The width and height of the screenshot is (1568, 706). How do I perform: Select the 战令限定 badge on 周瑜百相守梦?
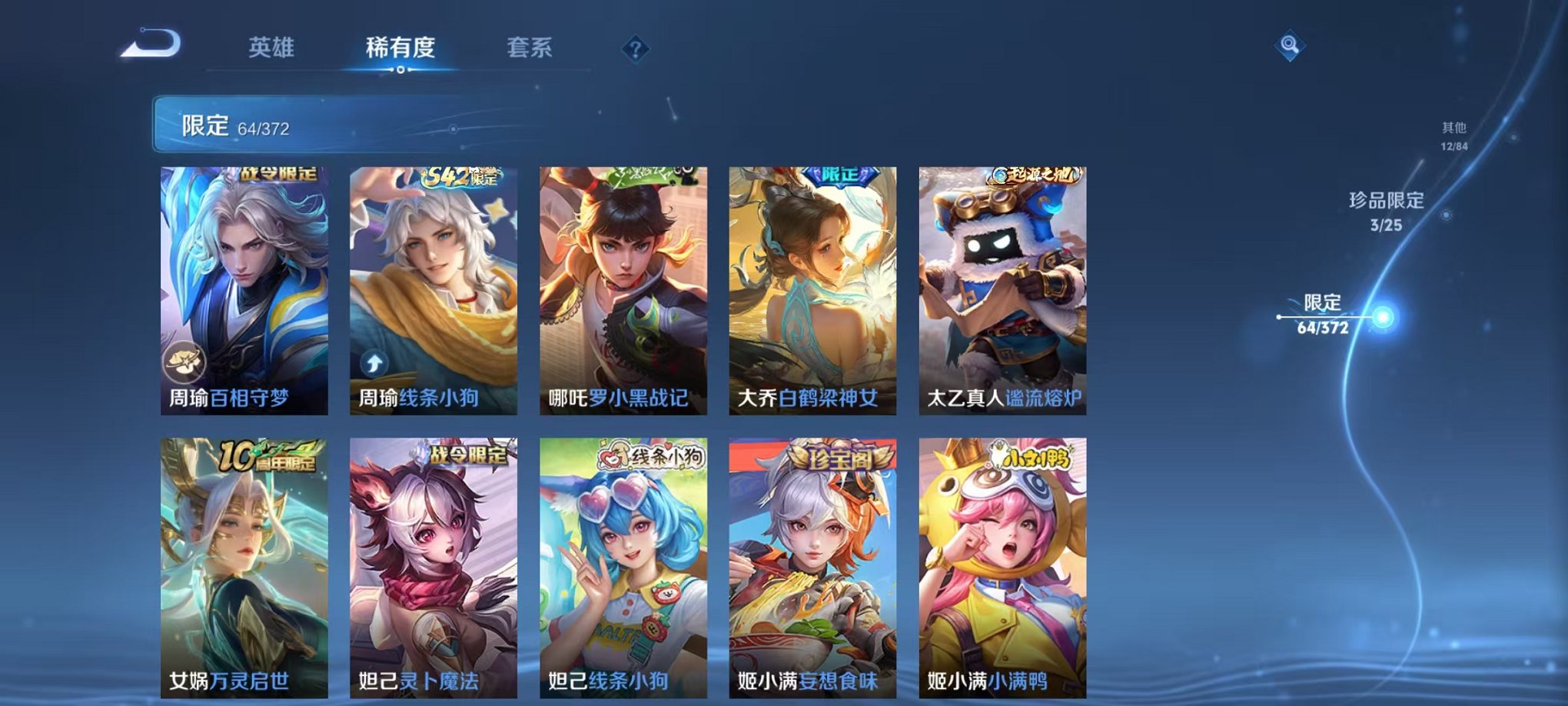[281, 175]
